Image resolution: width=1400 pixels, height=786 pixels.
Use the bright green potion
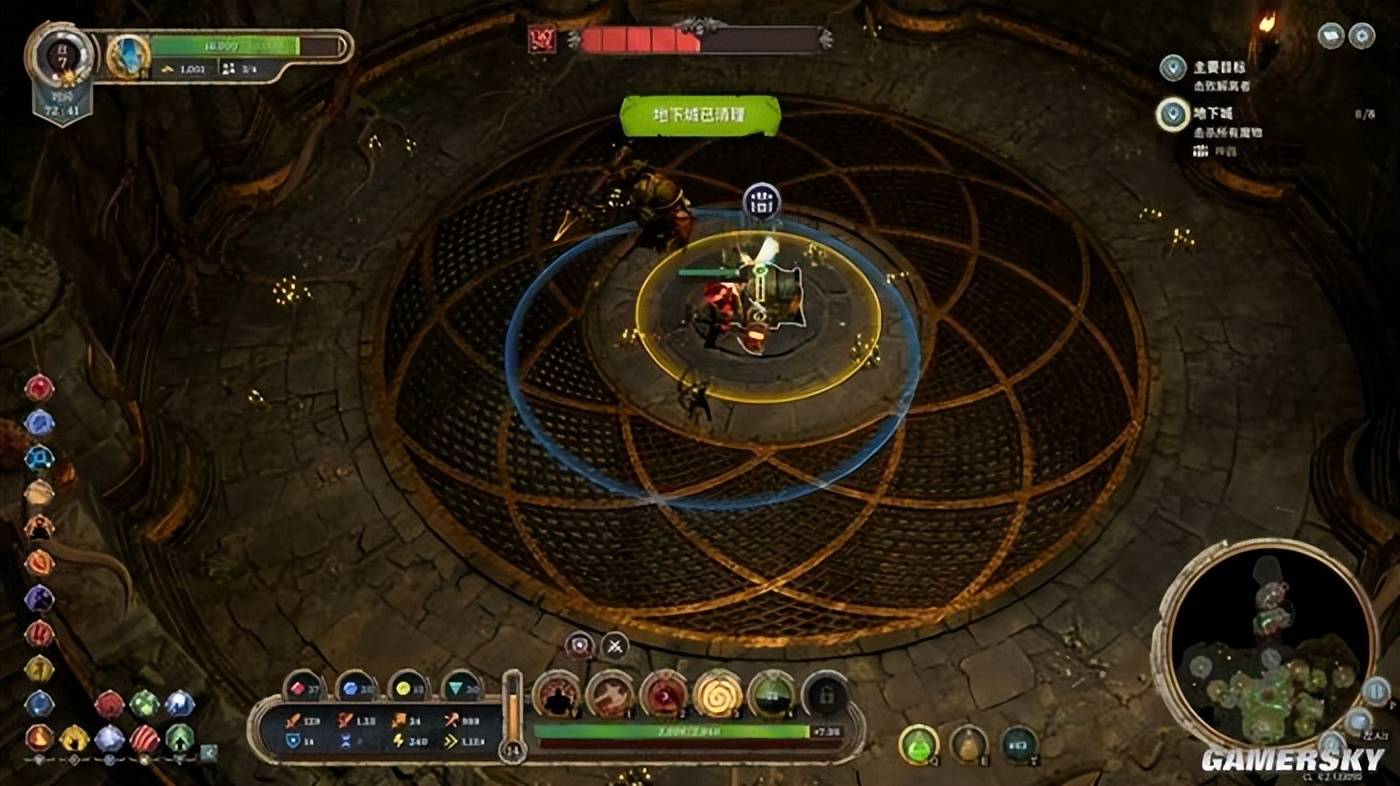click(x=918, y=744)
